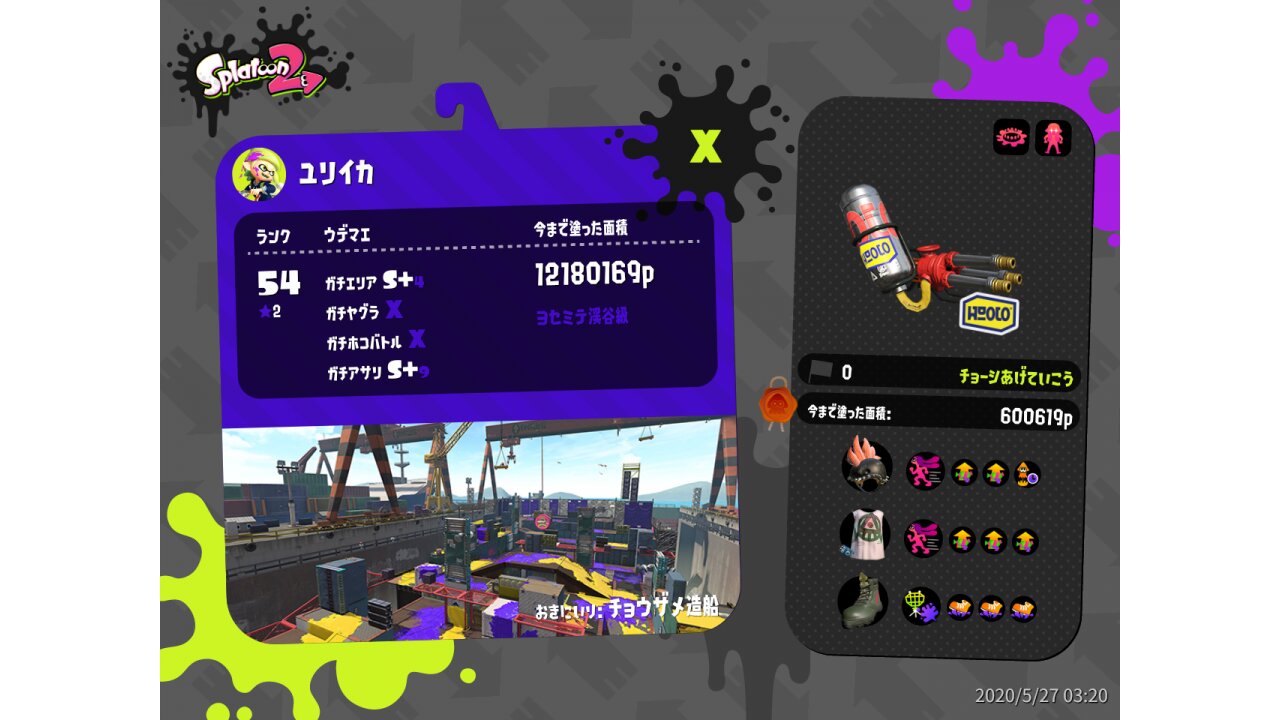Select the headgear's main run speed ability

924,471
